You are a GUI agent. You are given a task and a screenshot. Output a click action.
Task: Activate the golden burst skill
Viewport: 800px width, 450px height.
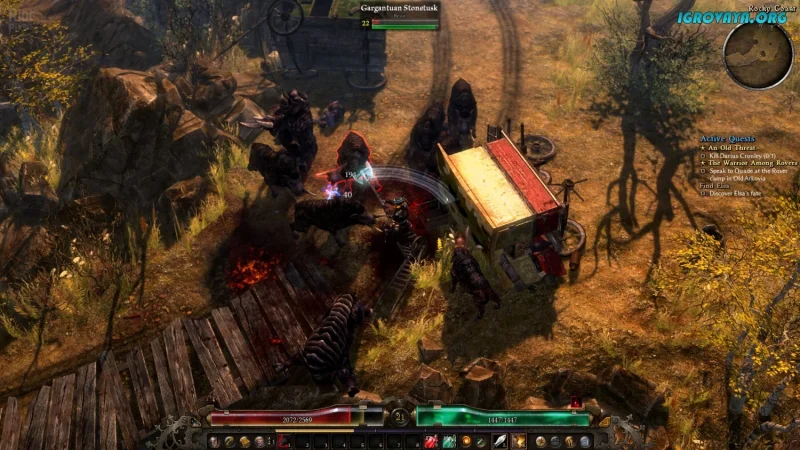tap(519, 441)
